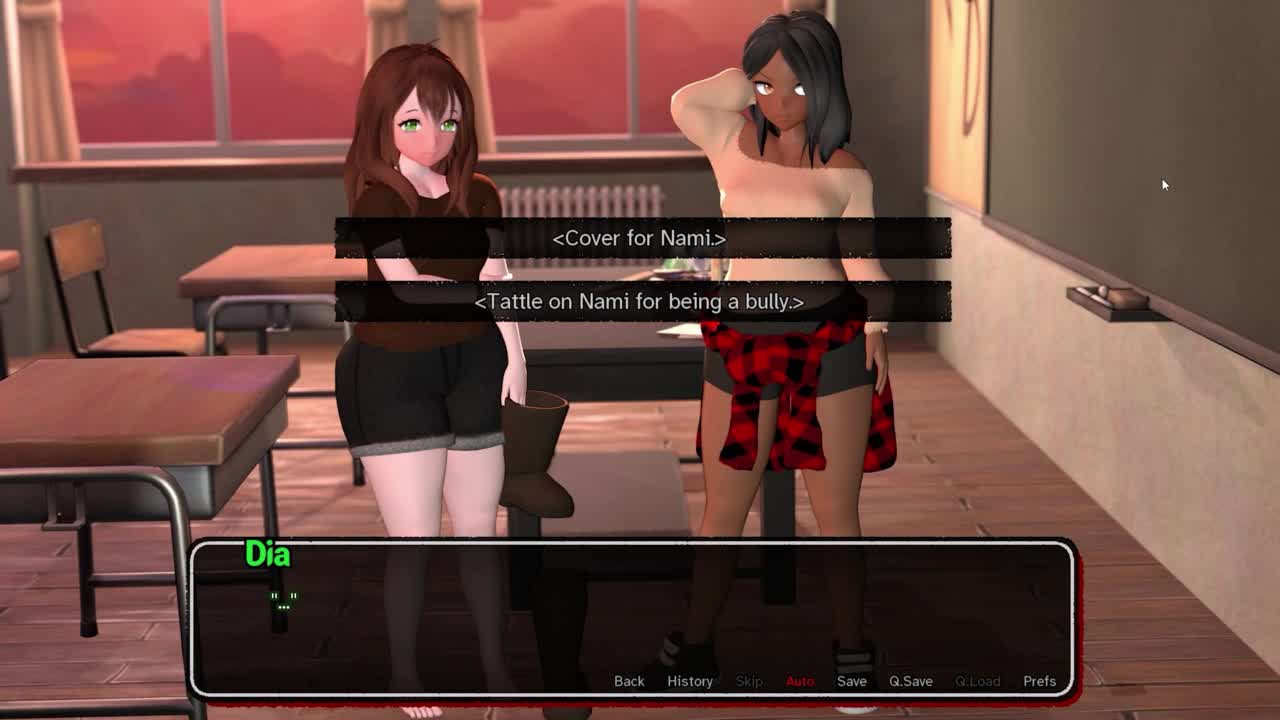Go Back to the previous line

tap(629, 681)
